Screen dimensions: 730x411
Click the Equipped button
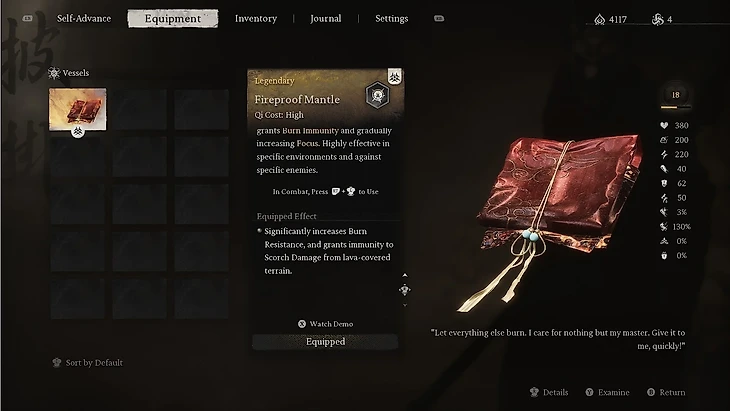click(x=325, y=342)
